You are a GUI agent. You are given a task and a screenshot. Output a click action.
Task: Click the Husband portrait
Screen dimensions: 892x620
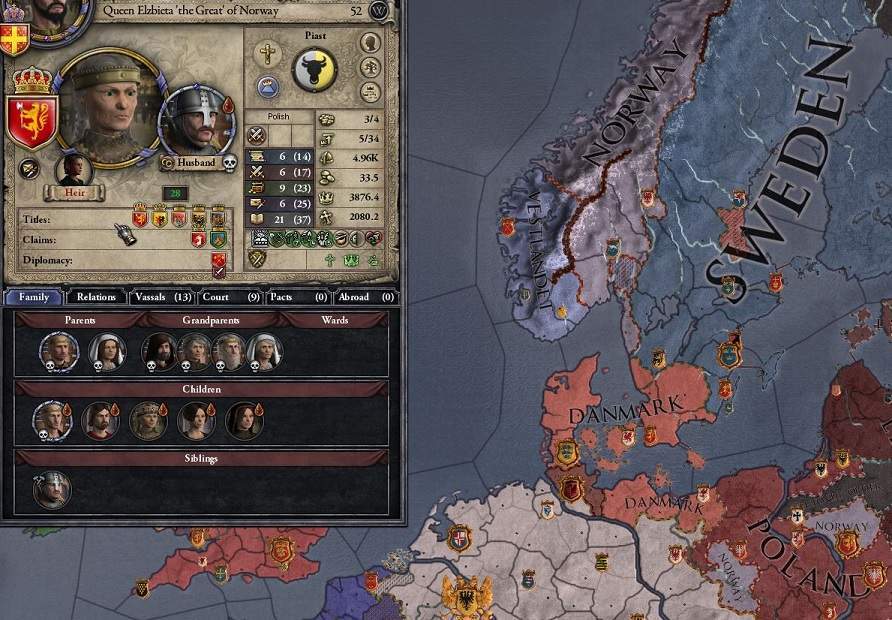coord(195,121)
